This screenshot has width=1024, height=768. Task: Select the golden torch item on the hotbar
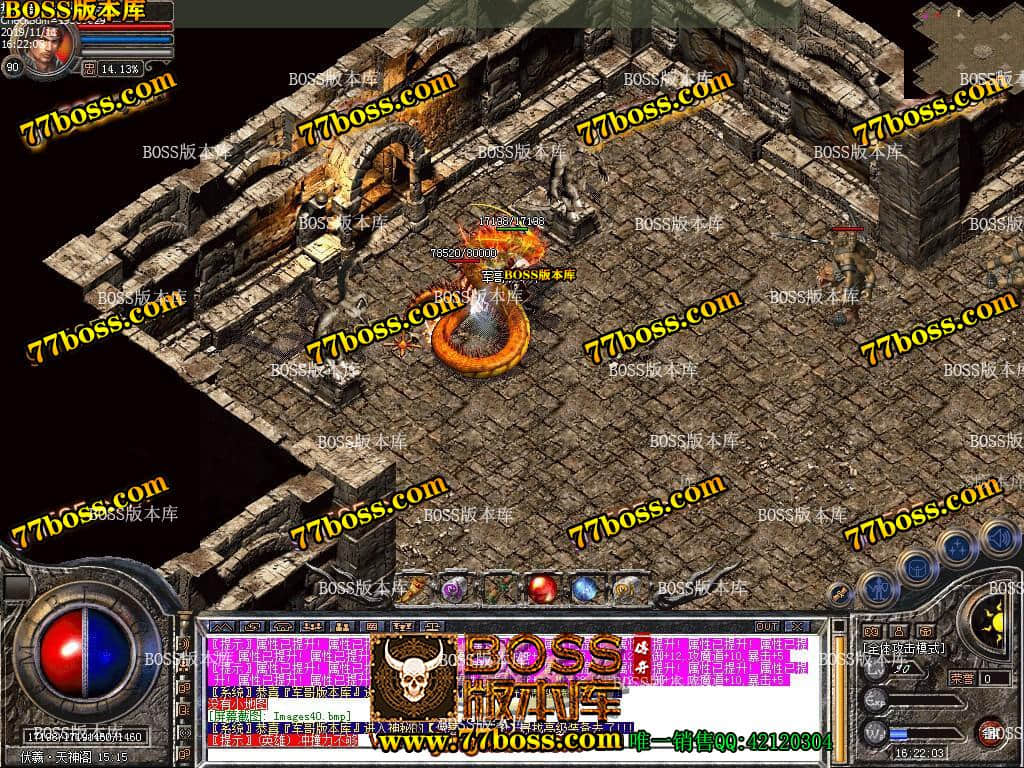pyautogui.click(x=414, y=588)
